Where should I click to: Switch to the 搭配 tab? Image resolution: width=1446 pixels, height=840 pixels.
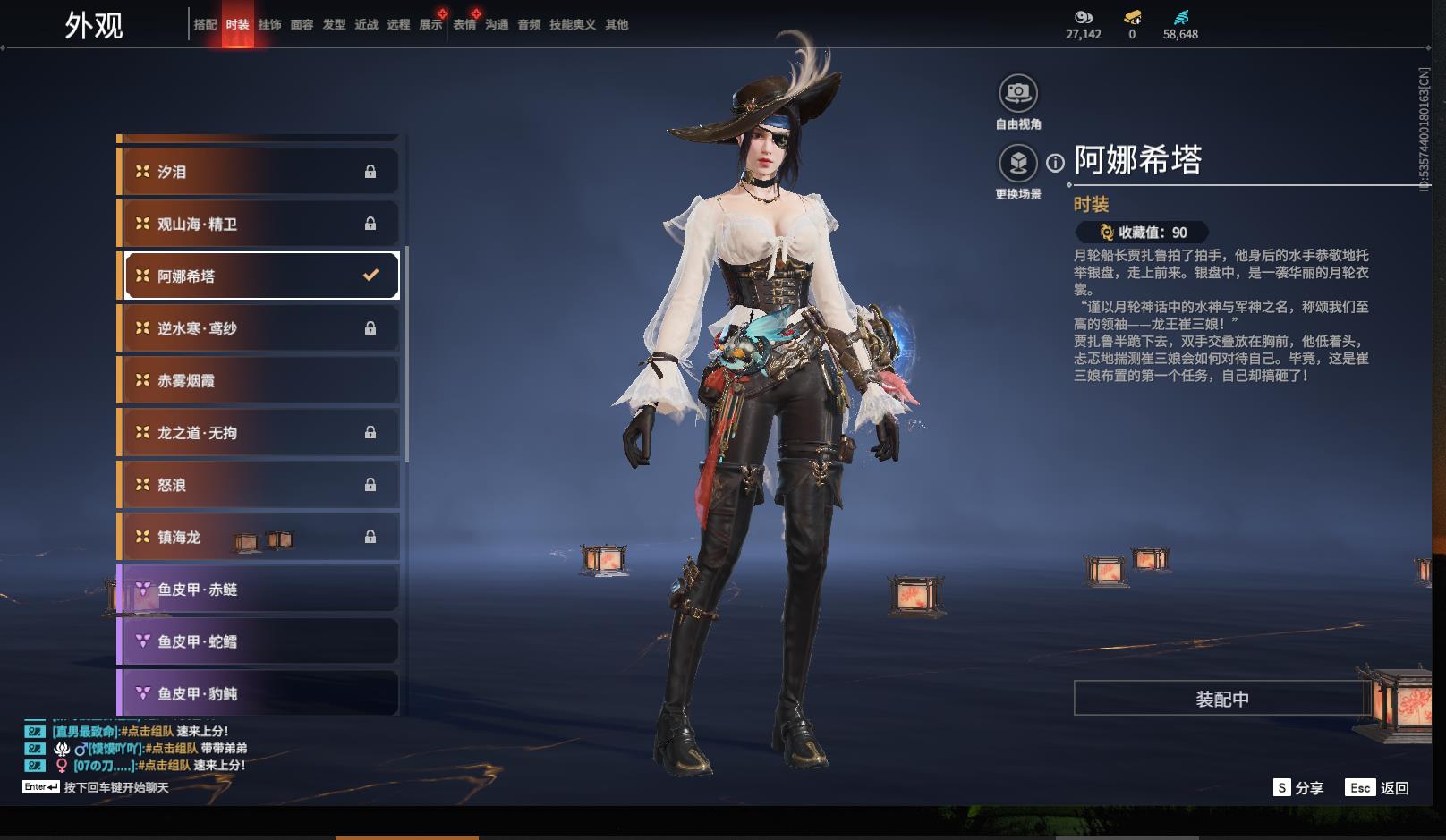205,25
